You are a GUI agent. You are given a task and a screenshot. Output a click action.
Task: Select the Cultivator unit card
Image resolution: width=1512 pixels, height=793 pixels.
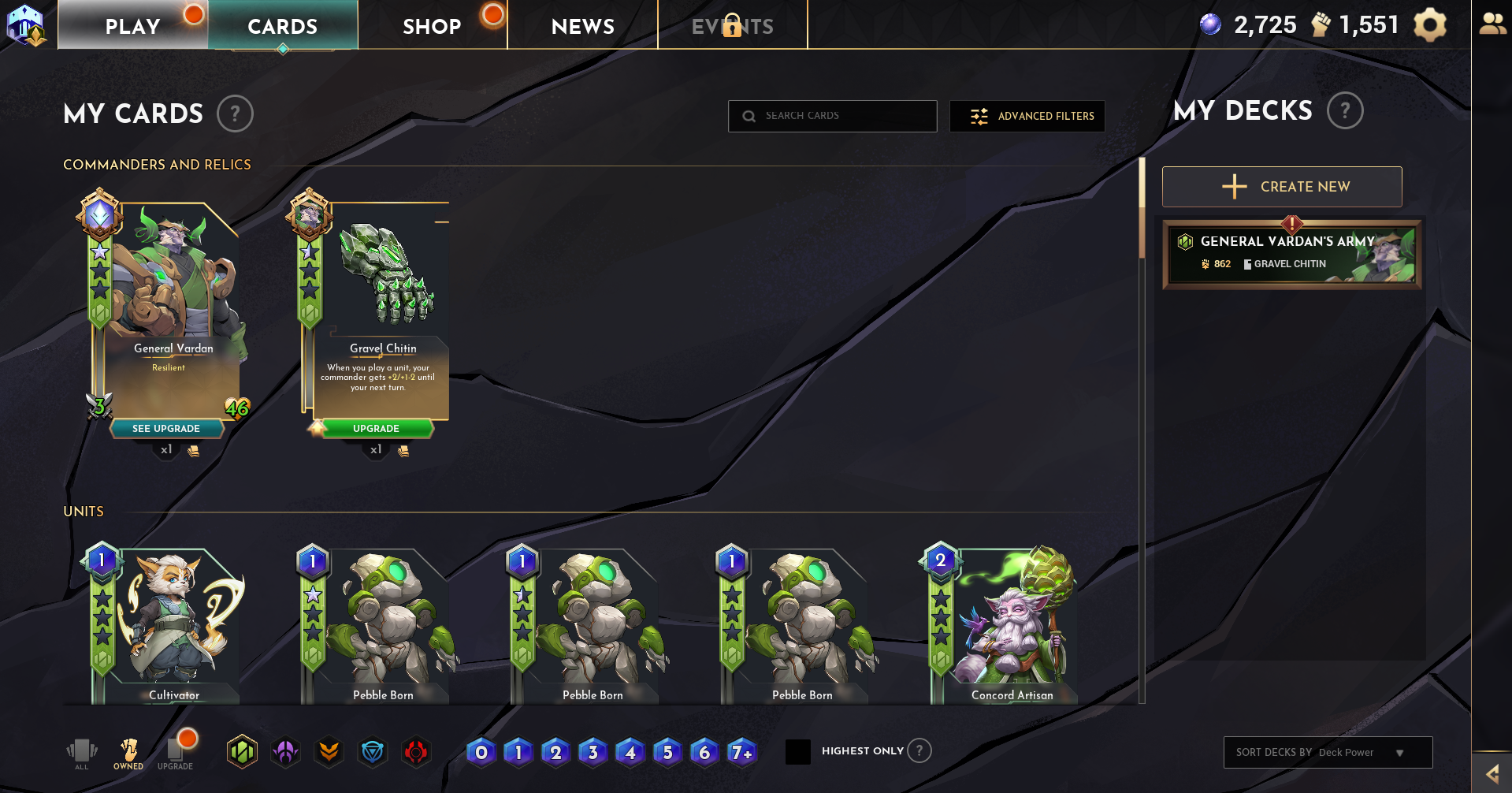click(165, 624)
